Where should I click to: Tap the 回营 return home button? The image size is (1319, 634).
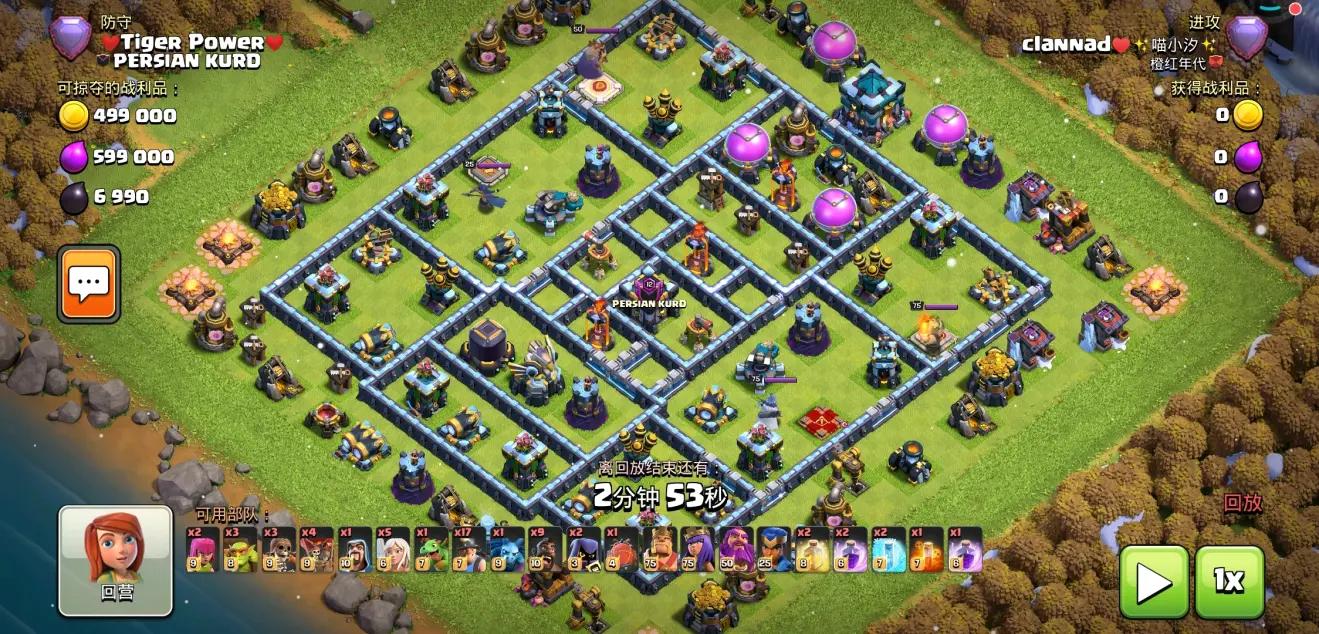pos(115,559)
